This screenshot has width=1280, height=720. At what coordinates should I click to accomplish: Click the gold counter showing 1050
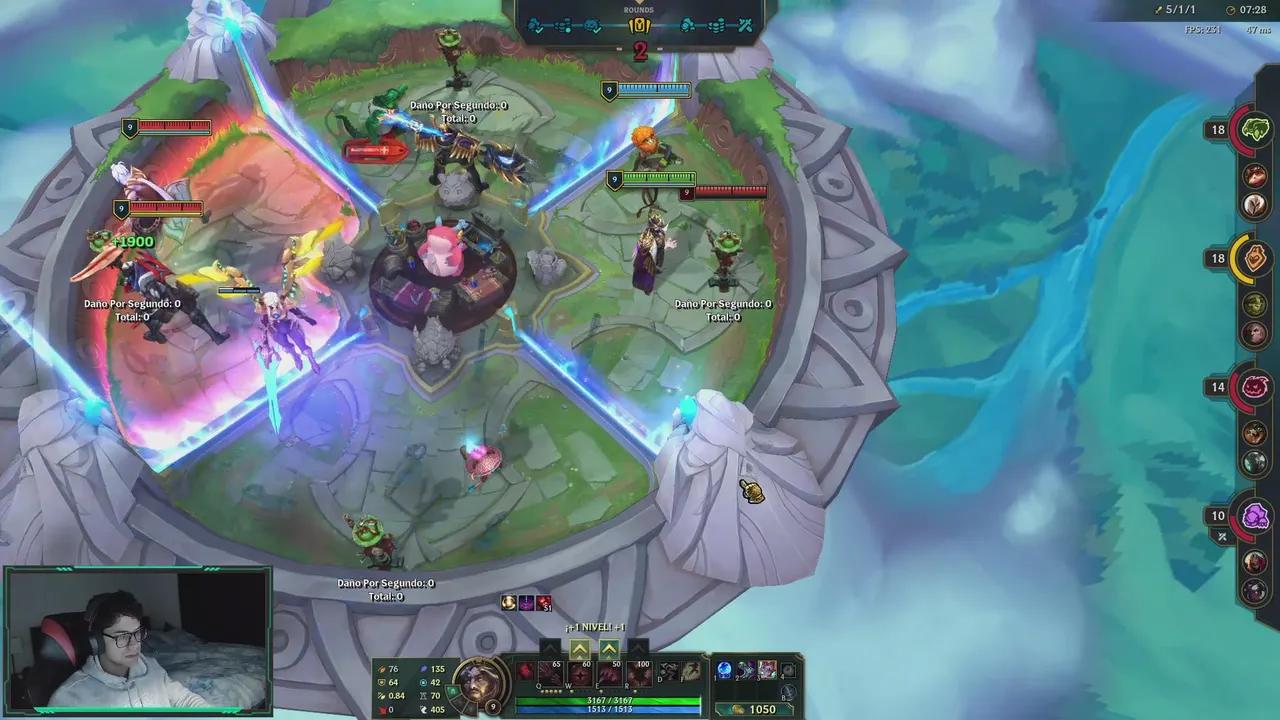tap(763, 709)
